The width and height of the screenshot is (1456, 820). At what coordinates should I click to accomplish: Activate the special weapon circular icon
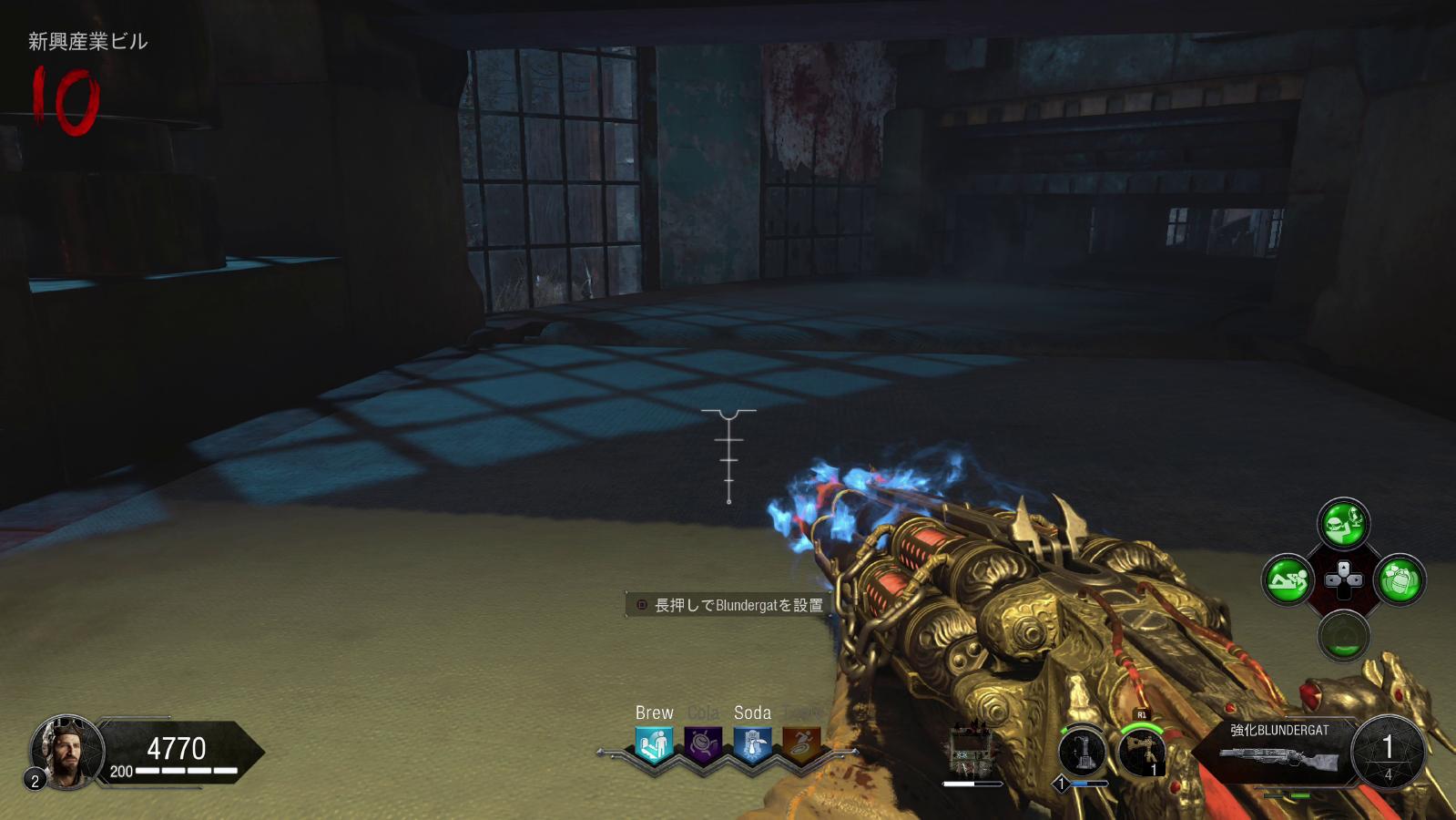click(x=1083, y=753)
